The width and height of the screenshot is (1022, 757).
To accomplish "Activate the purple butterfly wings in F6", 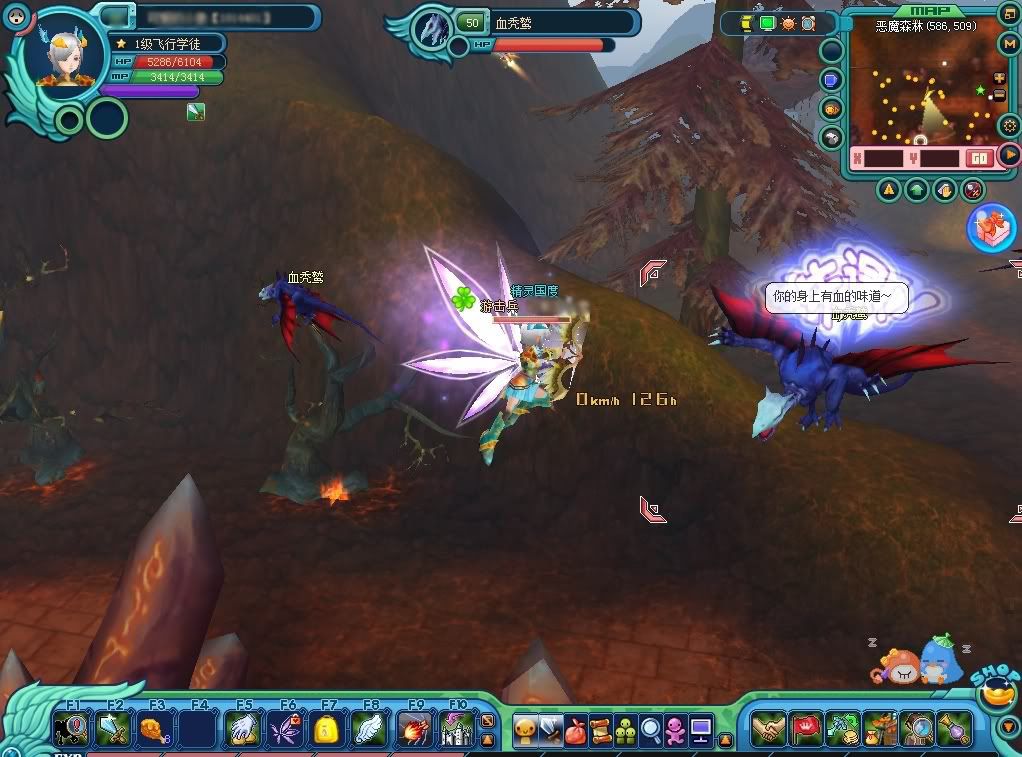I will (x=285, y=729).
